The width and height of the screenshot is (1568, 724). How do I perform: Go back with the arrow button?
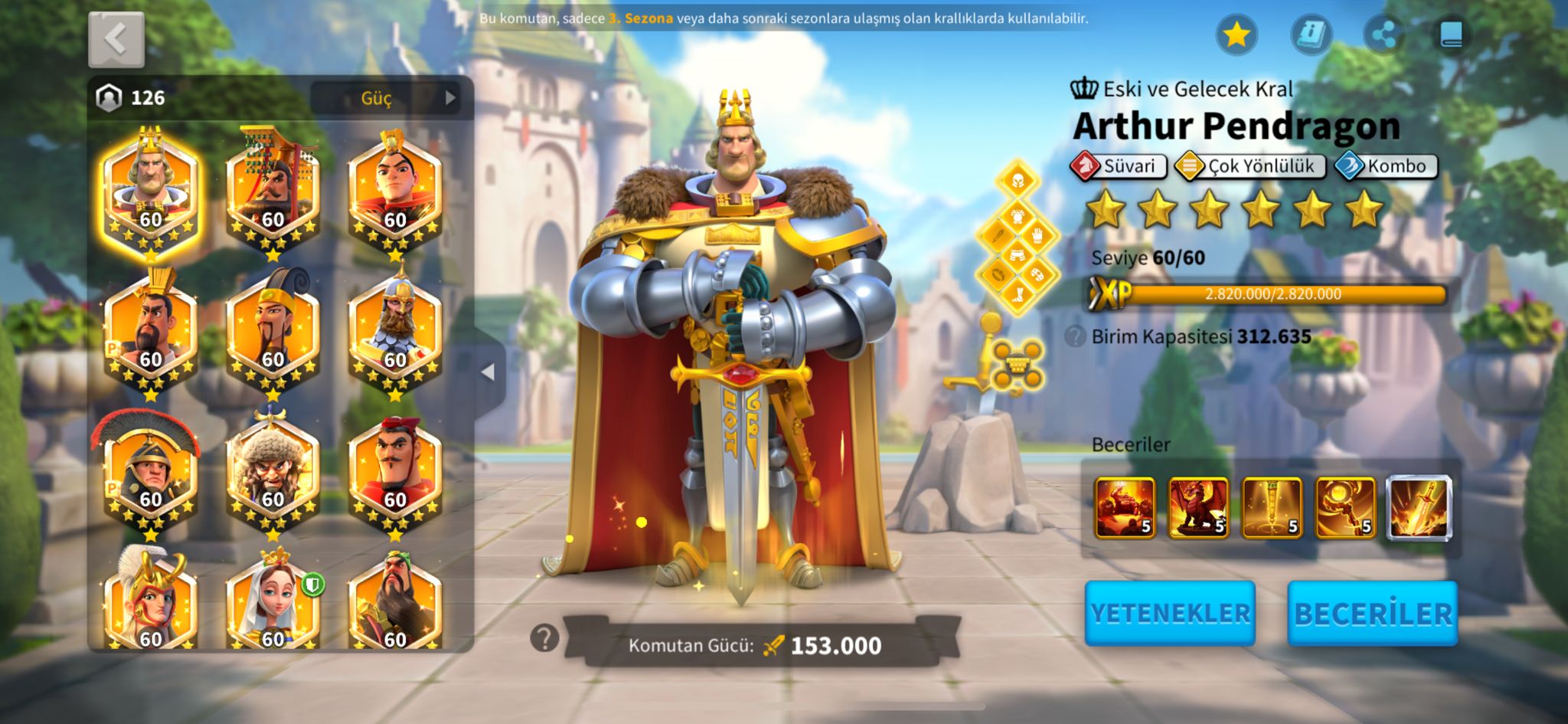click(116, 39)
